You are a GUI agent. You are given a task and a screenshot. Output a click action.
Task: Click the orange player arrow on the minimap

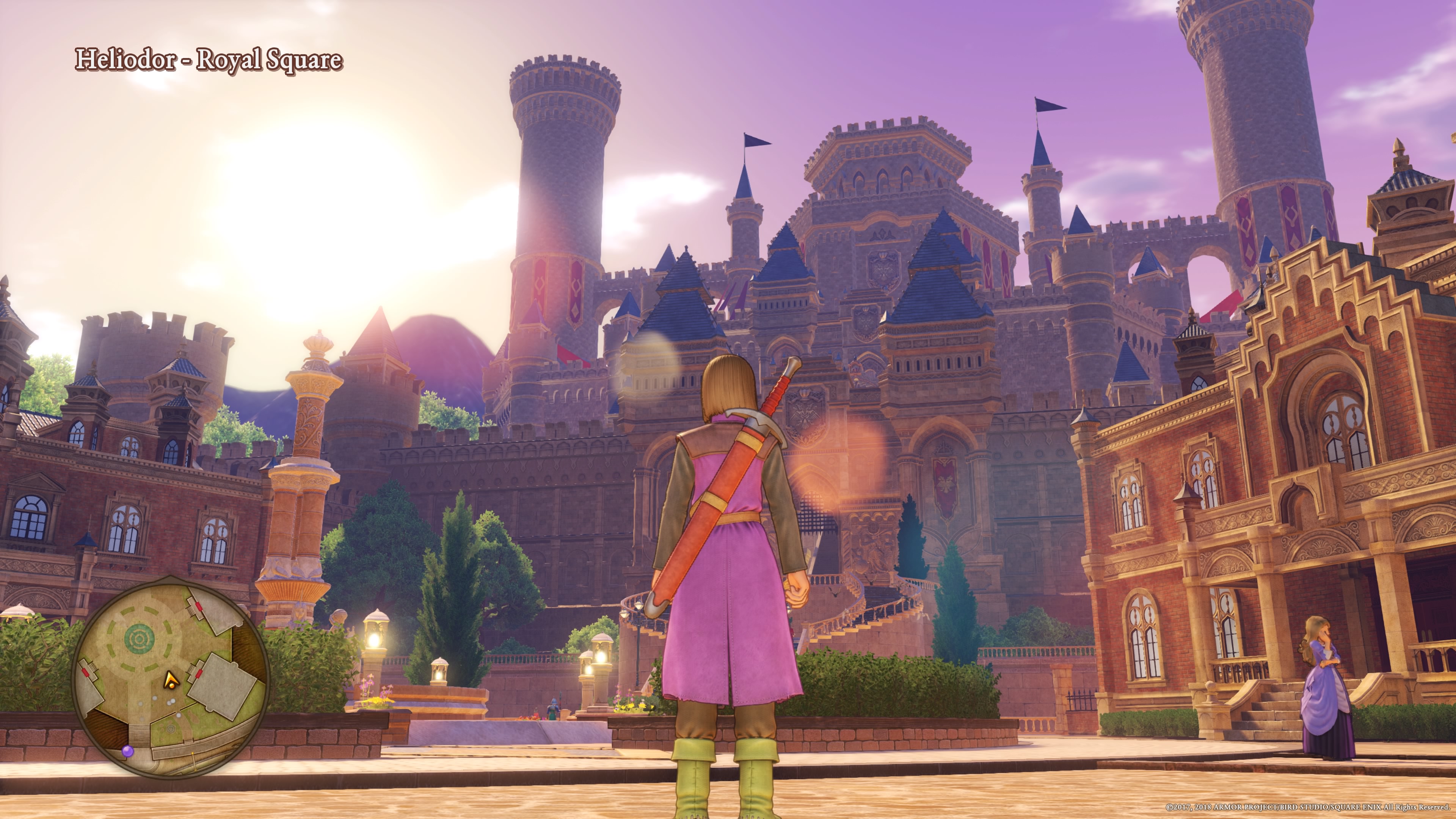(x=169, y=681)
